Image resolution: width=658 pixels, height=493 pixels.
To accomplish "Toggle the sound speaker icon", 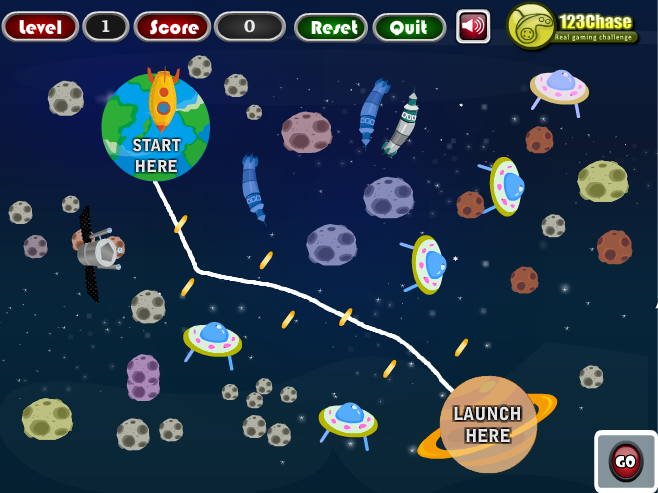I will [x=473, y=26].
